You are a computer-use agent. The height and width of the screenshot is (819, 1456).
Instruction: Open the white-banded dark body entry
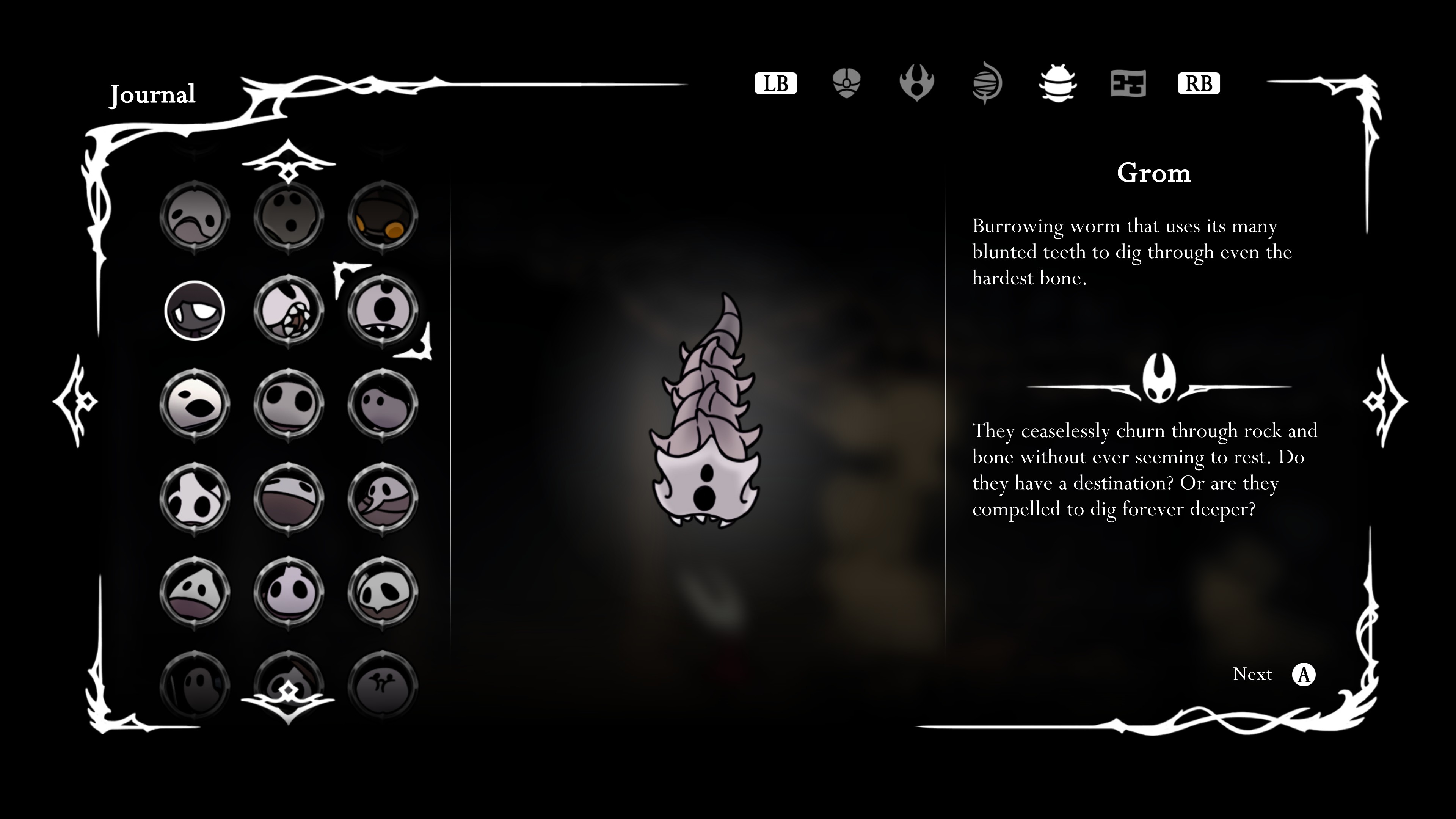pyautogui.click(x=289, y=498)
